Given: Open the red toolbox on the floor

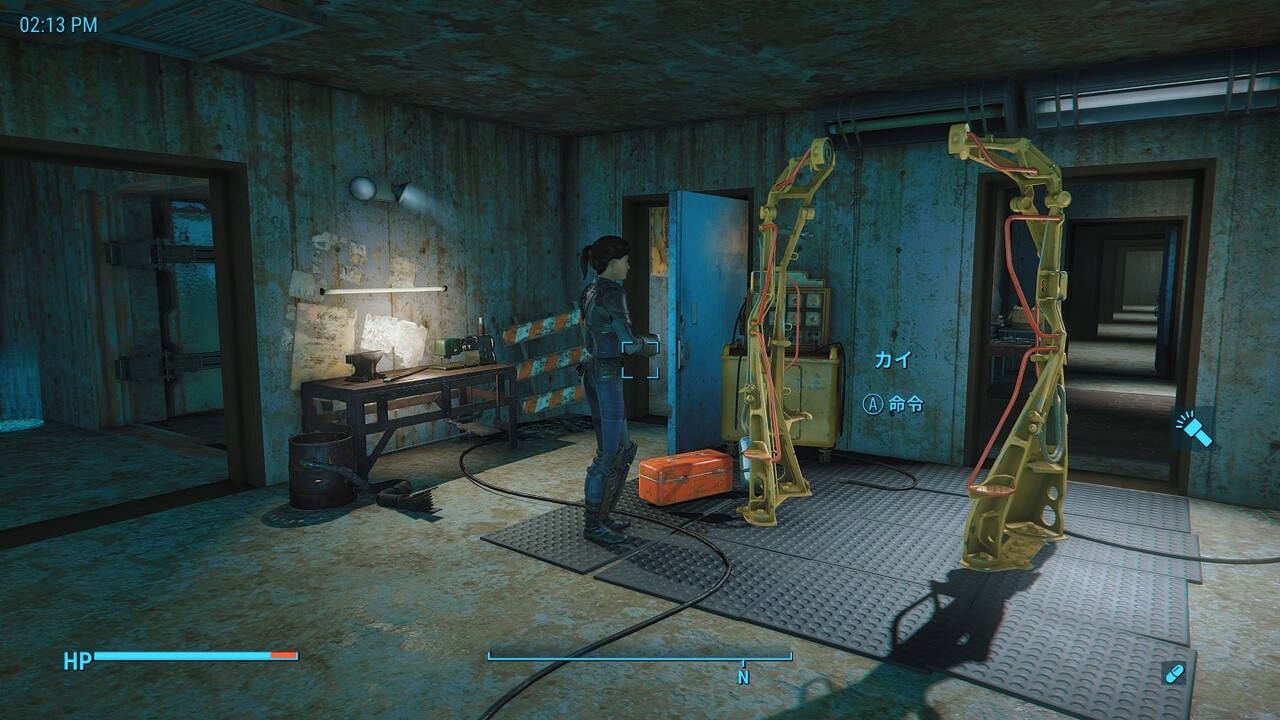Looking at the screenshot, I should pos(685,477).
